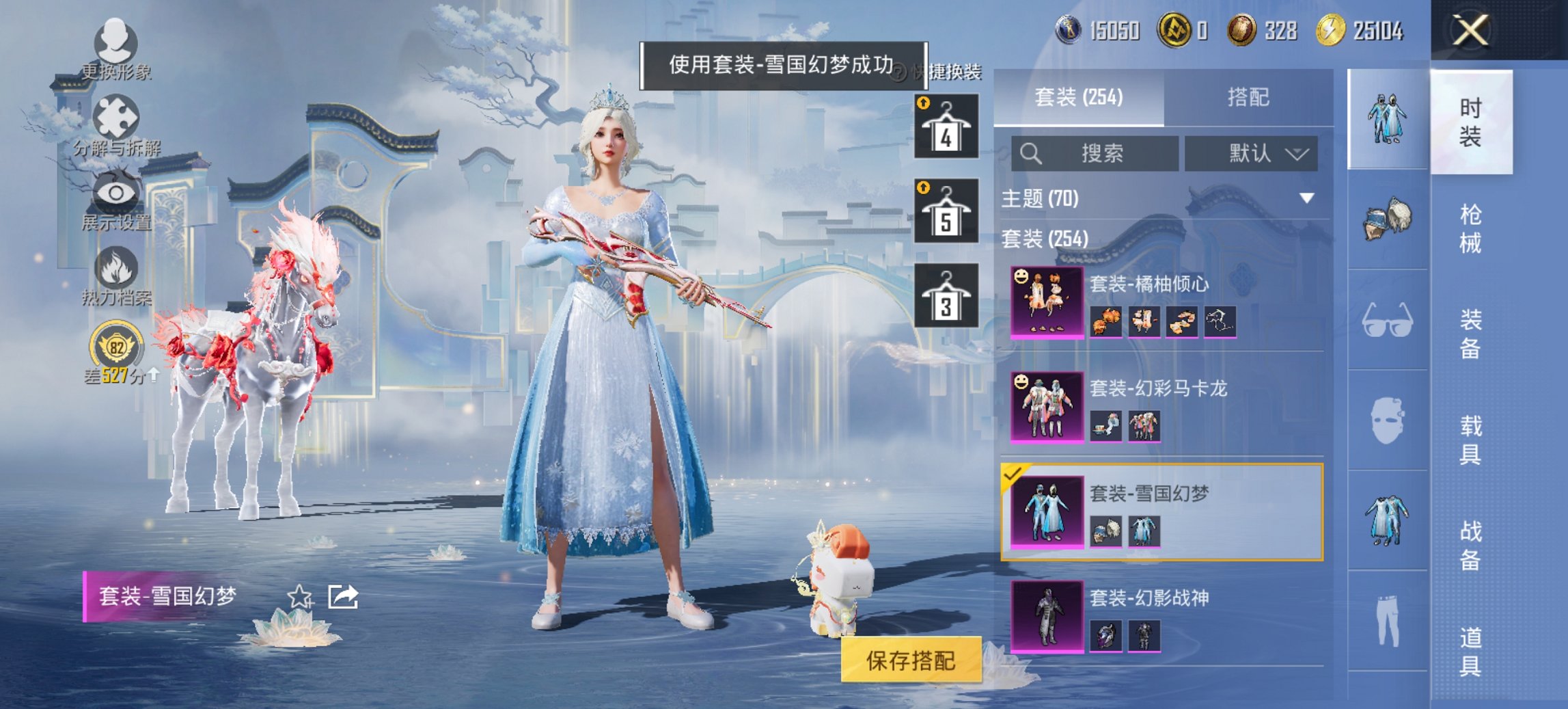This screenshot has height=709, width=1568.
Task: Open 展示设置 display settings eye icon
Action: tap(116, 191)
